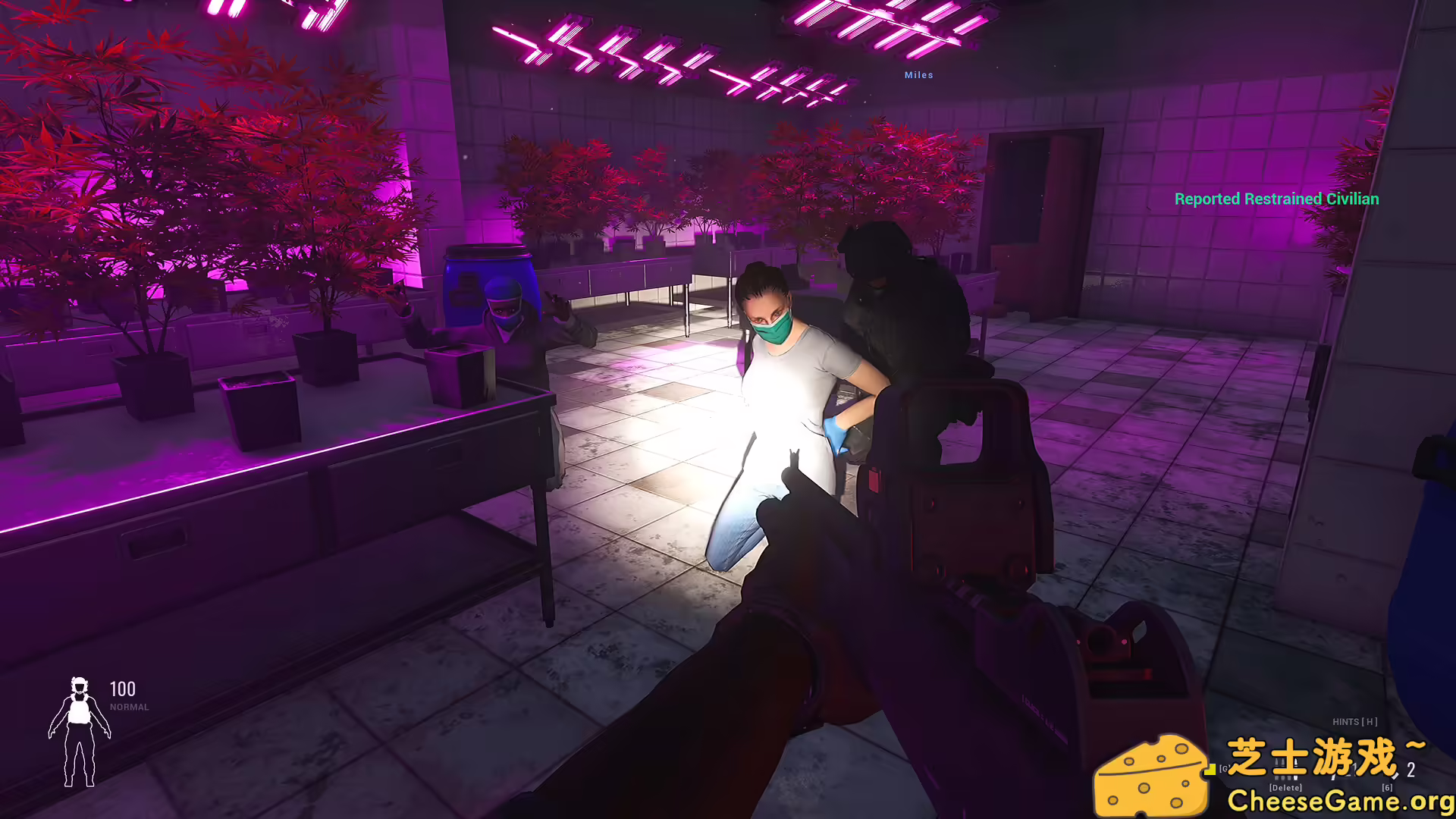This screenshot has height=819, width=1456.
Task: Toggle the Miles teammate nameplate
Action: tap(918, 75)
